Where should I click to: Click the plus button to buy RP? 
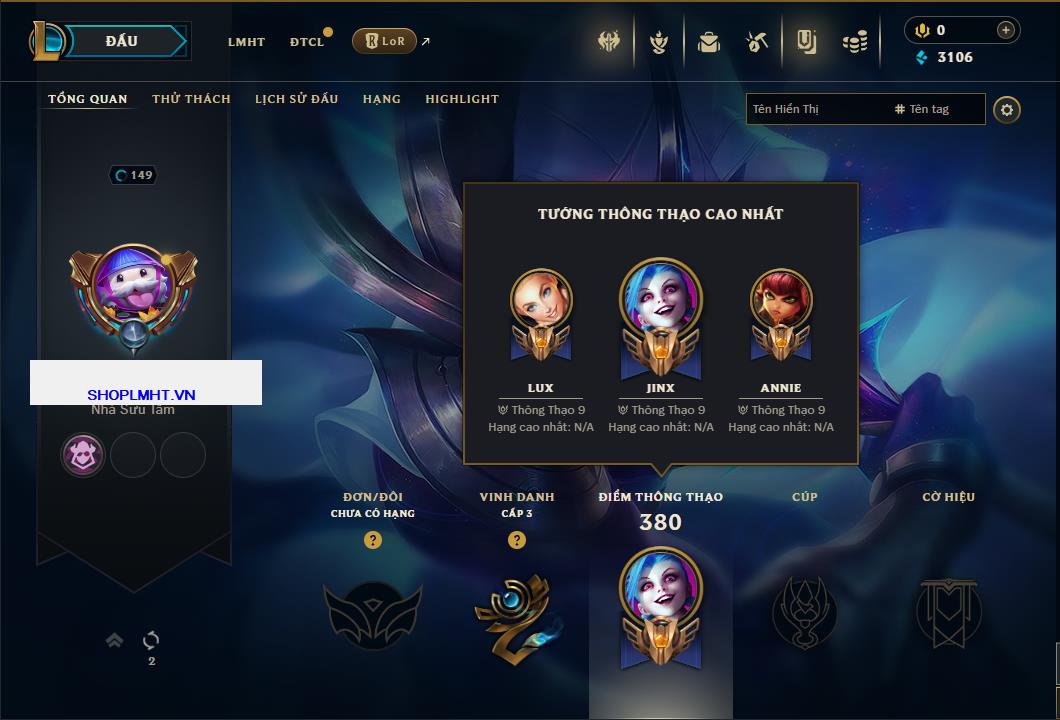pyautogui.click(x=1006, y=30)
